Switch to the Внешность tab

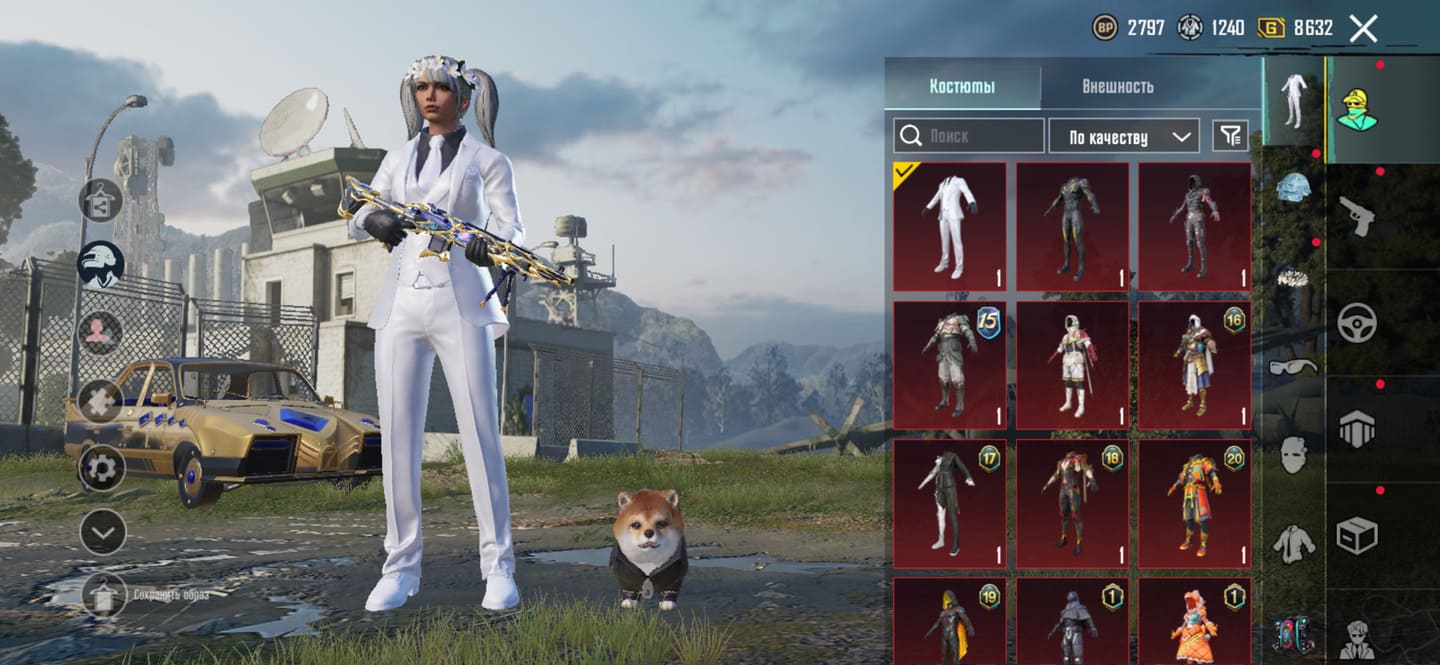point(1117,86)
